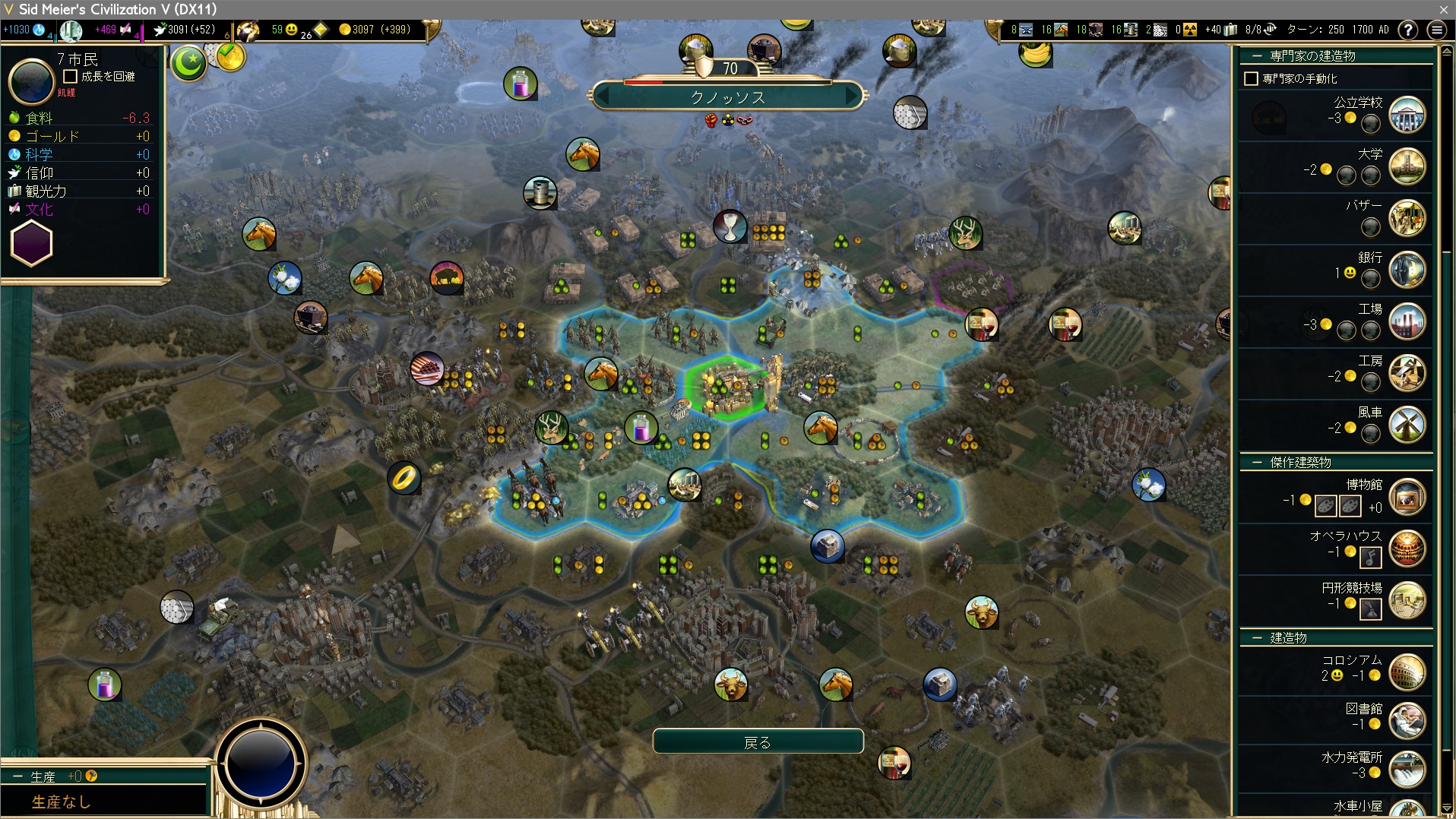Click the 戻る button to exit city view
The width and height of the screenshot is (1456, 819).
[x=758, y=742]
